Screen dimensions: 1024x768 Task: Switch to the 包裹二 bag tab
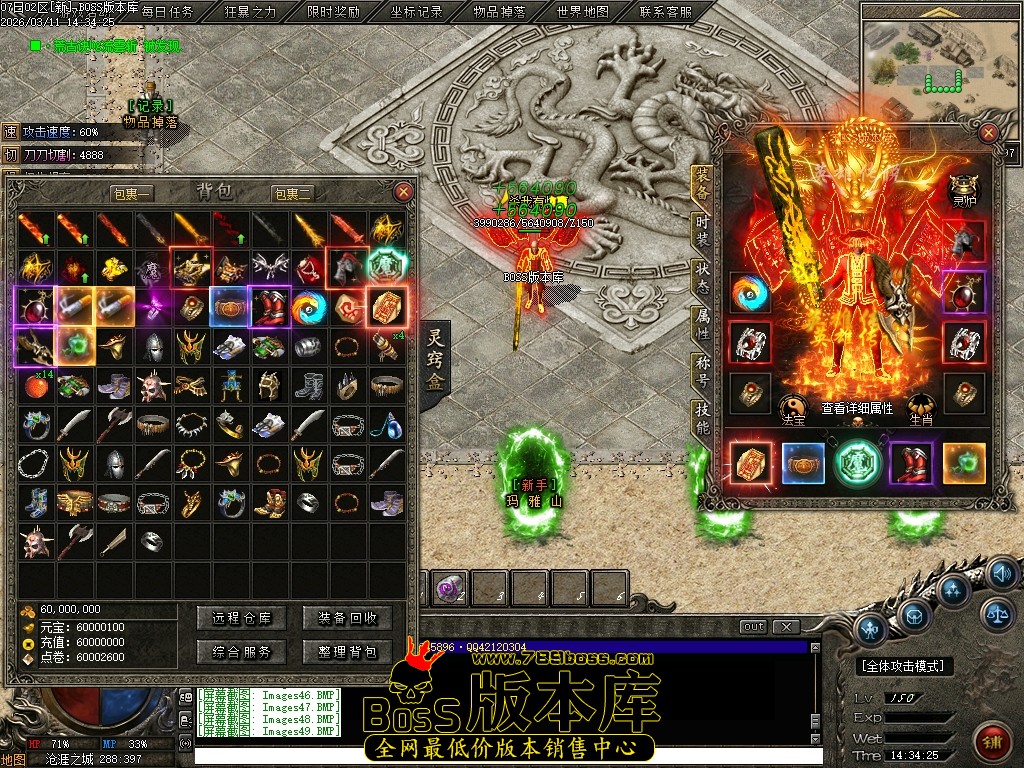tap(292, 194)
